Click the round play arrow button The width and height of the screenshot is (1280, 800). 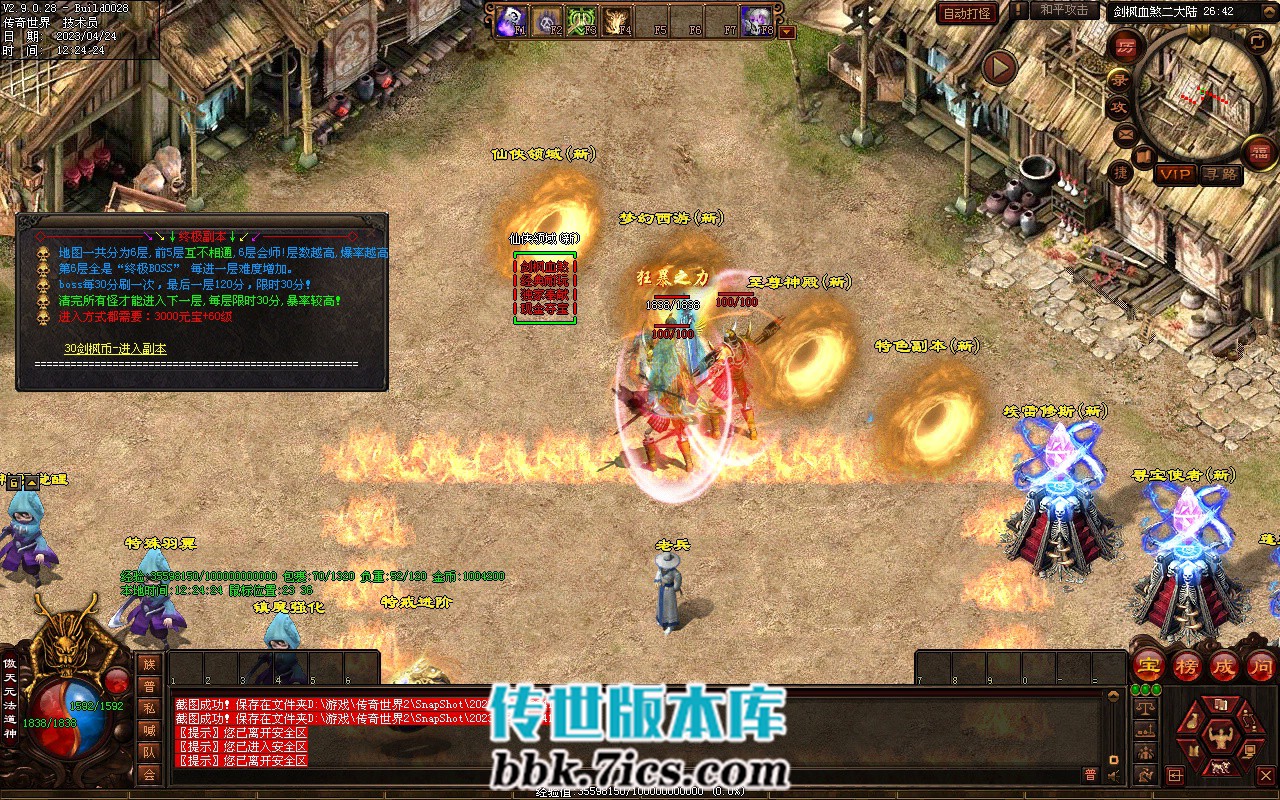(x=999, y=68)
